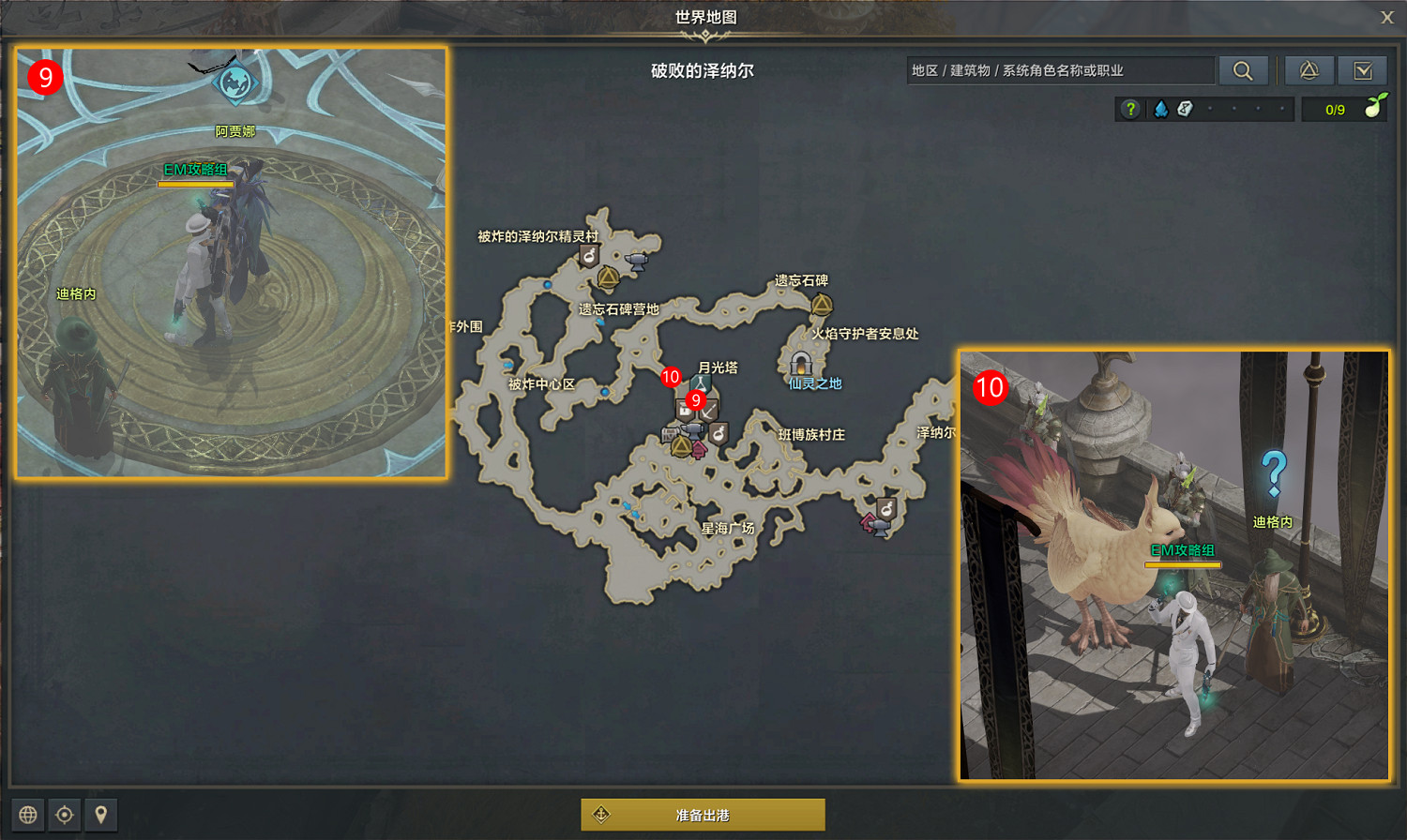Click the world map globe icon

[x=28, y=815]
